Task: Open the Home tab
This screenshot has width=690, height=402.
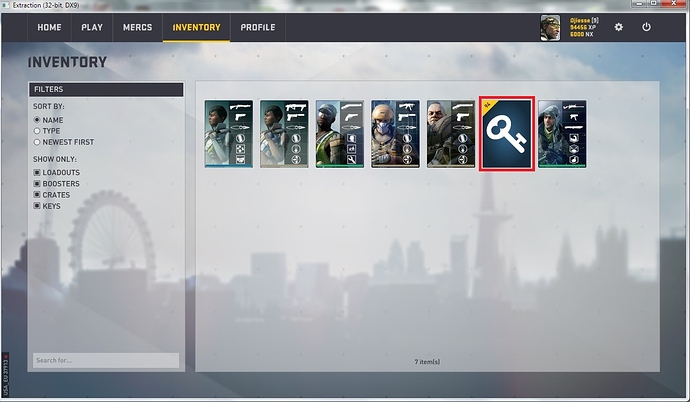Action: tap(49, 27)
